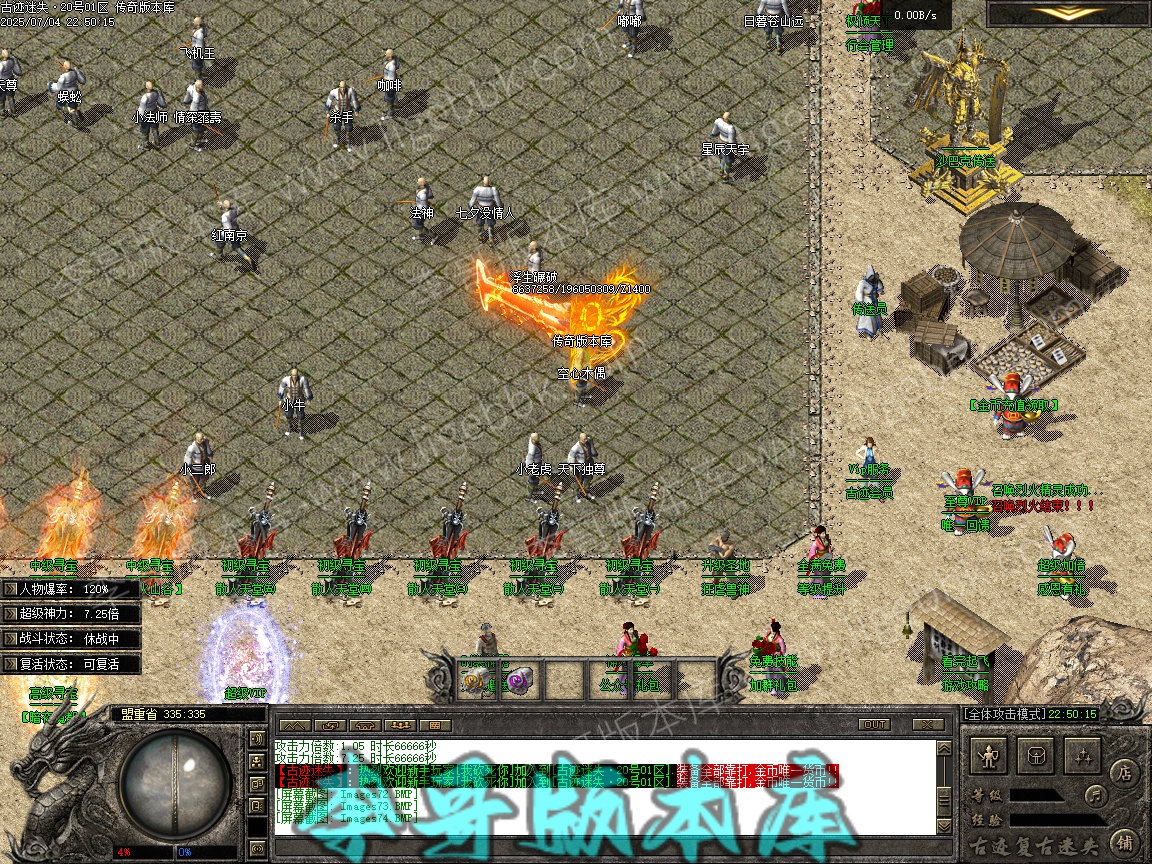Toggle the music note sound button

pyautogui.click(x=1096, y=796)
